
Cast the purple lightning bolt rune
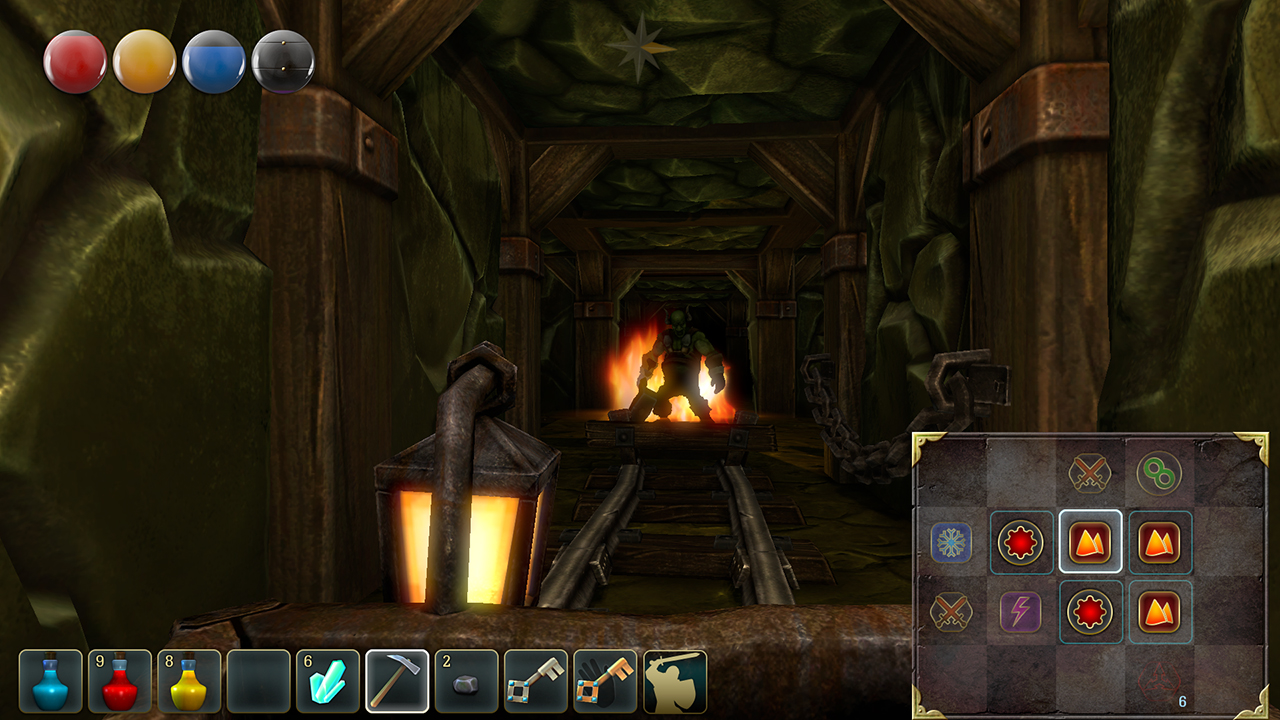pos(1021,612)
